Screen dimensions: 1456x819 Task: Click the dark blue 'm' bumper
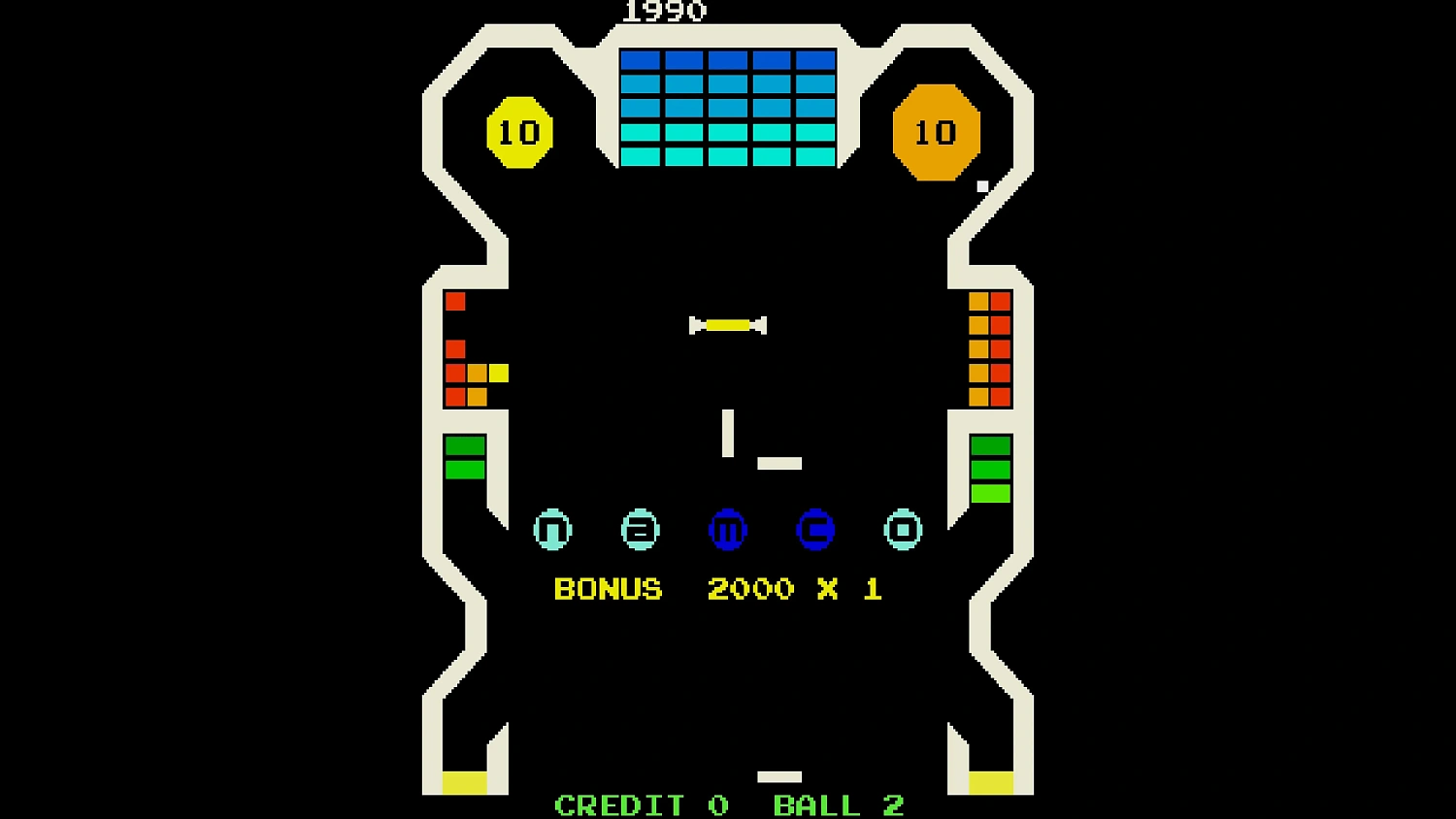[728, 529]
